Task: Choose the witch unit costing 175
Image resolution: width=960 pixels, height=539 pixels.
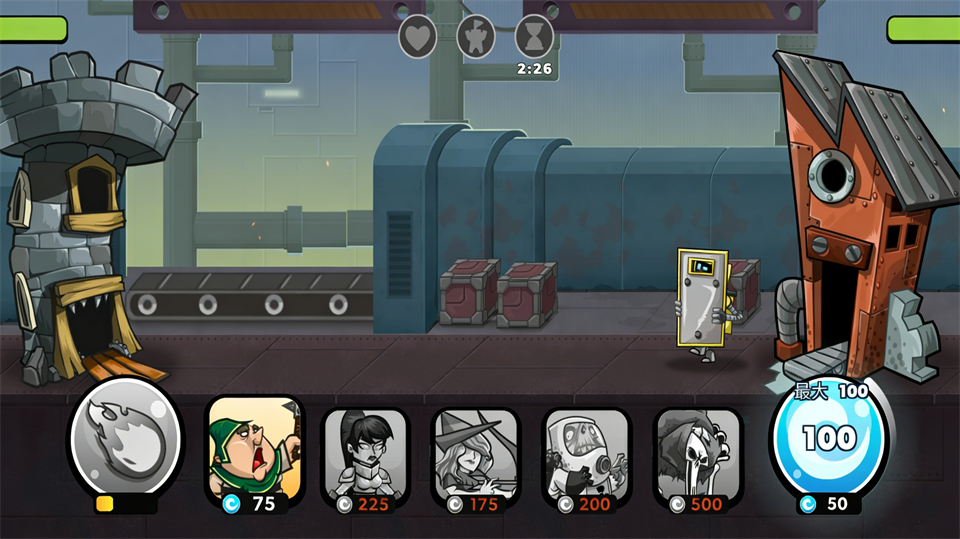Action: pyautogui.click(x=476, y=452)
